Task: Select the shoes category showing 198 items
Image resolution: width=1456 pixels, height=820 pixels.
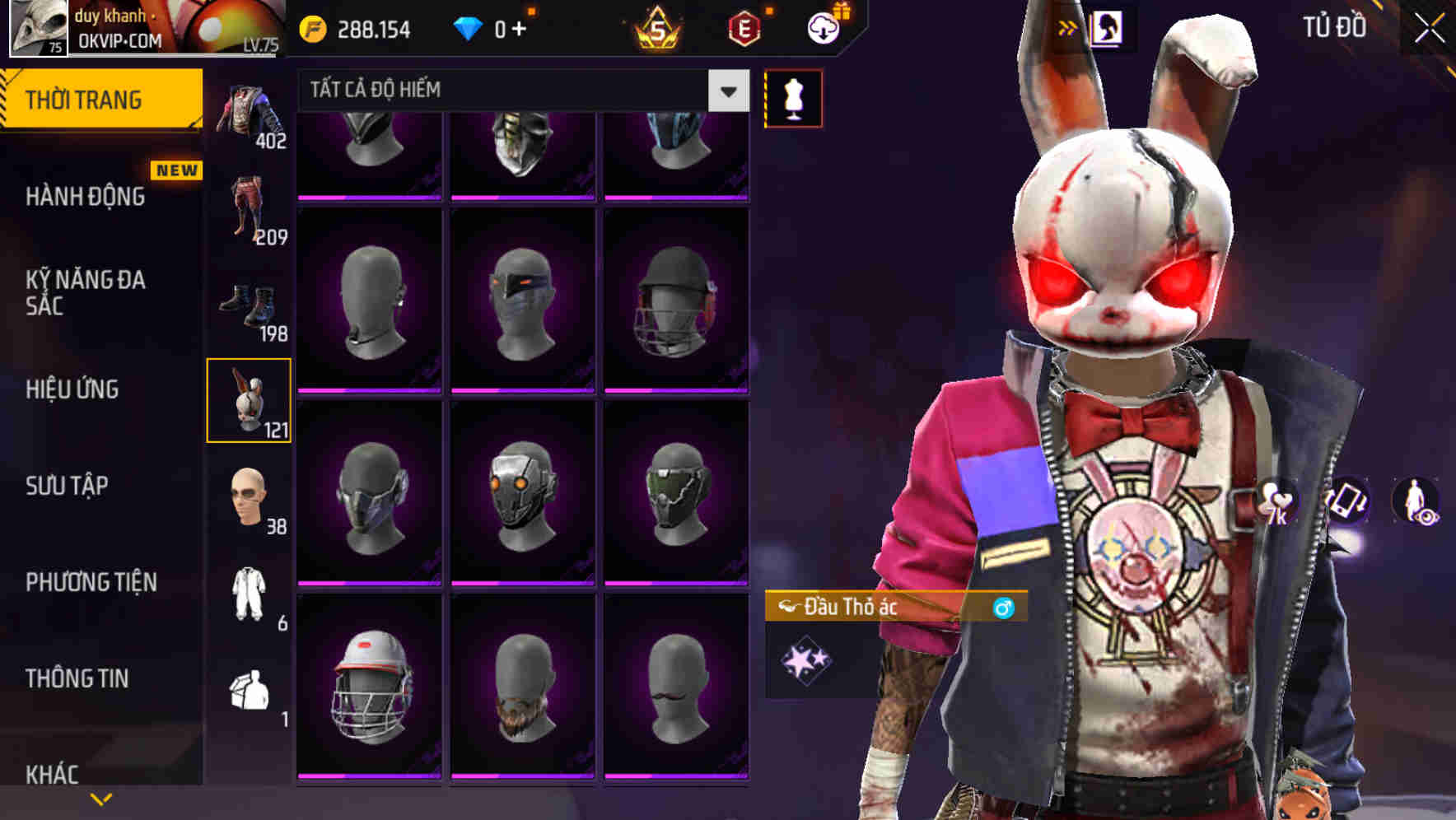Action: pos(250,305)
